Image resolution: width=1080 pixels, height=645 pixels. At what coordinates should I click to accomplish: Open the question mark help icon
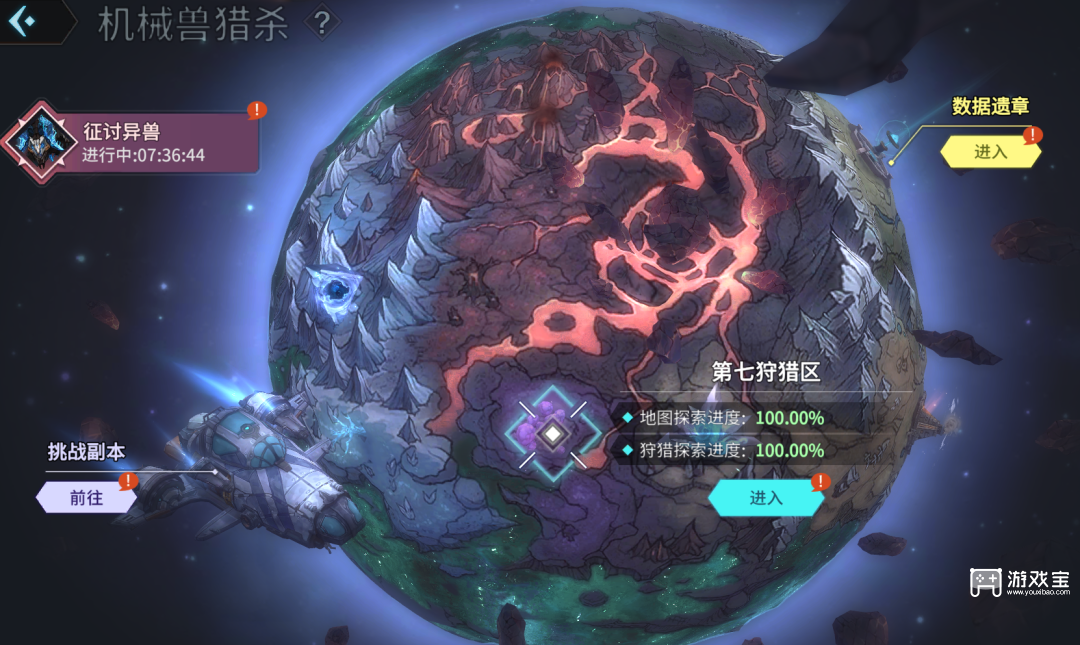(x=321, y=23)
